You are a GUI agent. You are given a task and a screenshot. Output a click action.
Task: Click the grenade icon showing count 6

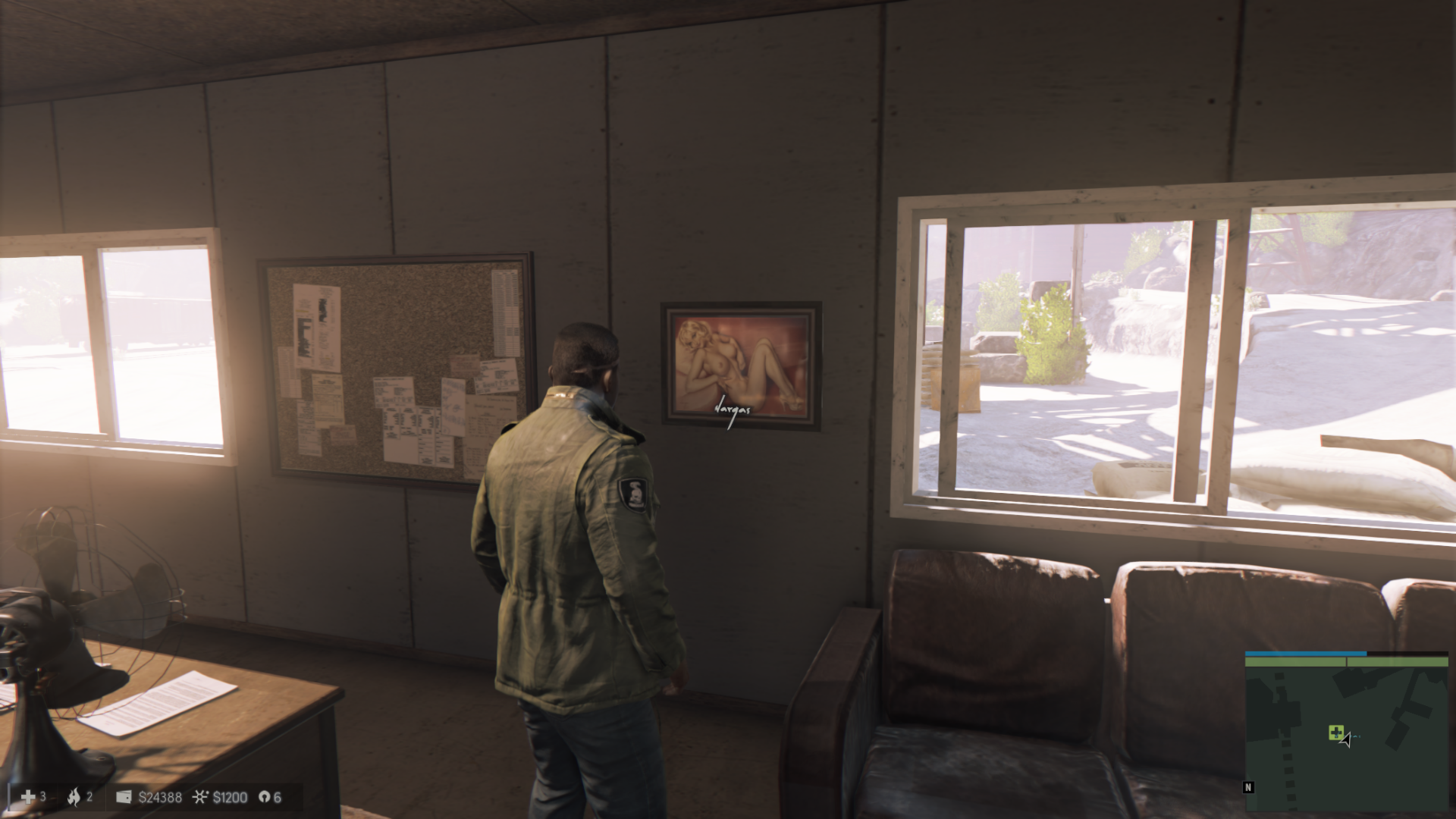[x=263, y=797]
